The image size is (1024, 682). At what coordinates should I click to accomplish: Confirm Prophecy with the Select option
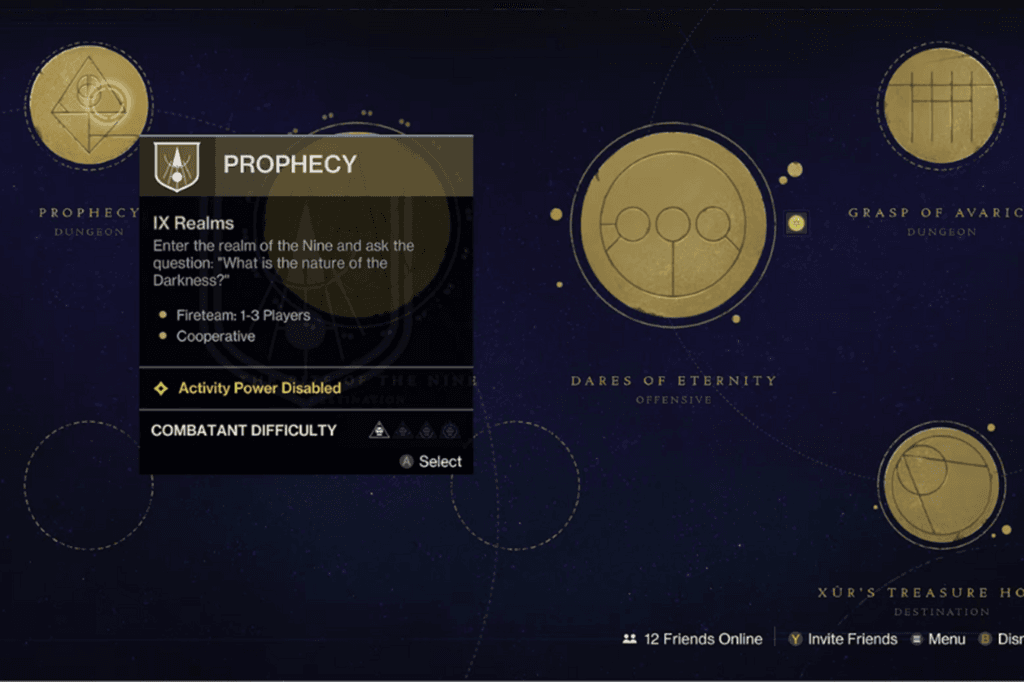tap(431, 462)
